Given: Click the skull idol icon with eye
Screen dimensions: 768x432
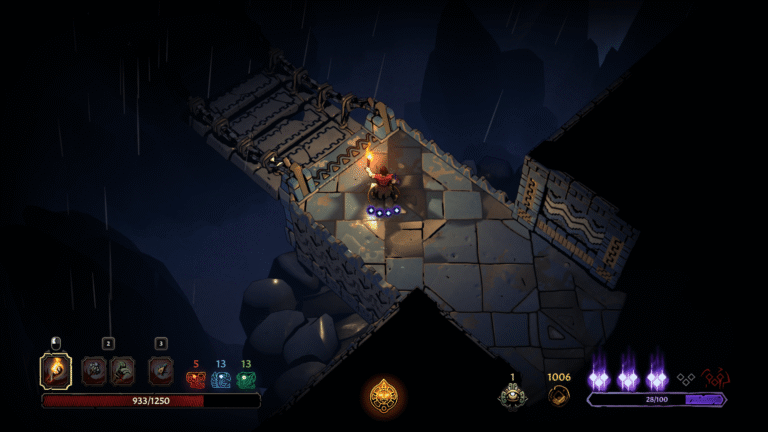Looking at the screenshot, I should click(512, 394).
